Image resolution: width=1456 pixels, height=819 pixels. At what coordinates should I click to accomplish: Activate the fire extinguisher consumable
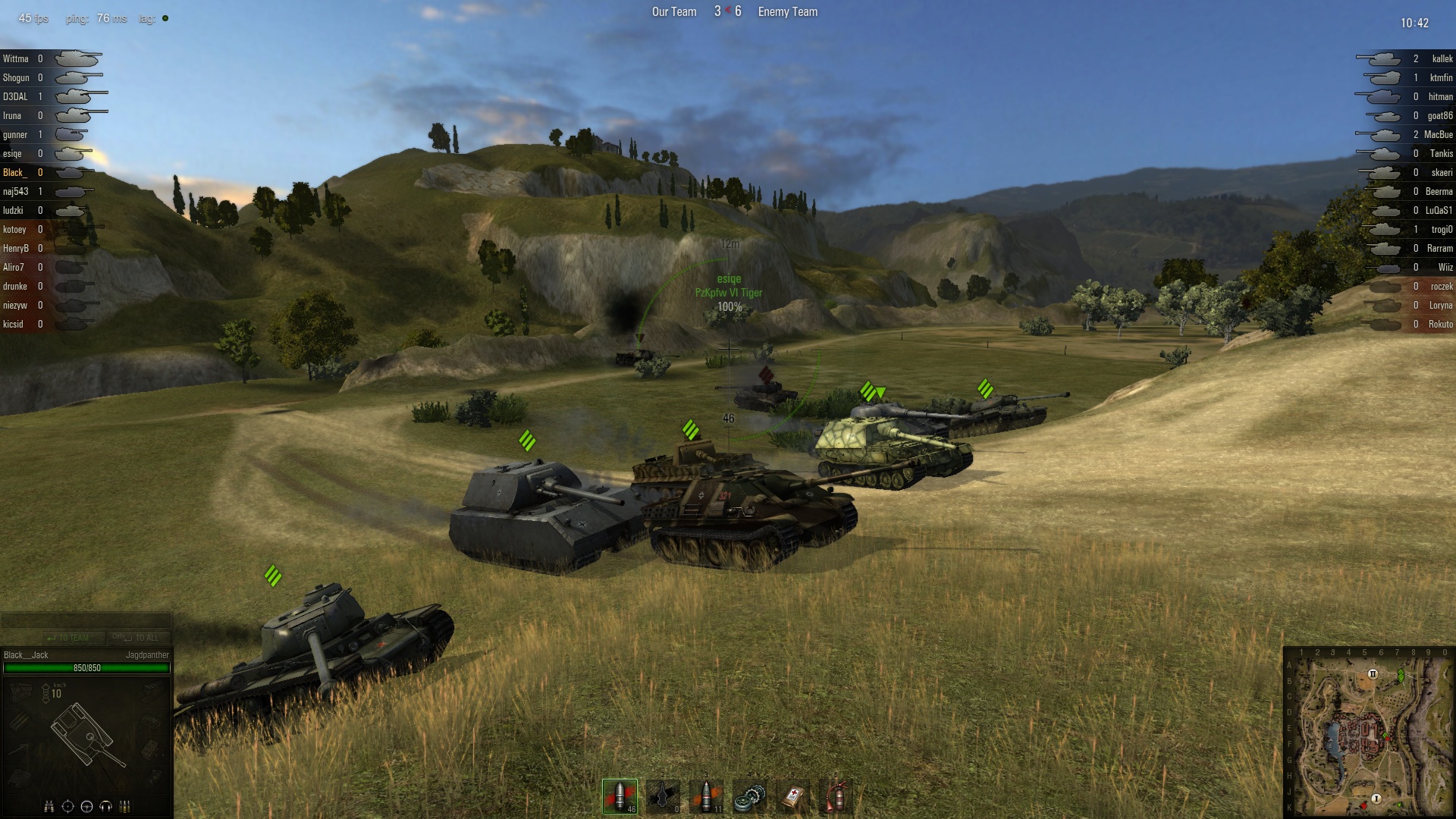click(836, 796)
